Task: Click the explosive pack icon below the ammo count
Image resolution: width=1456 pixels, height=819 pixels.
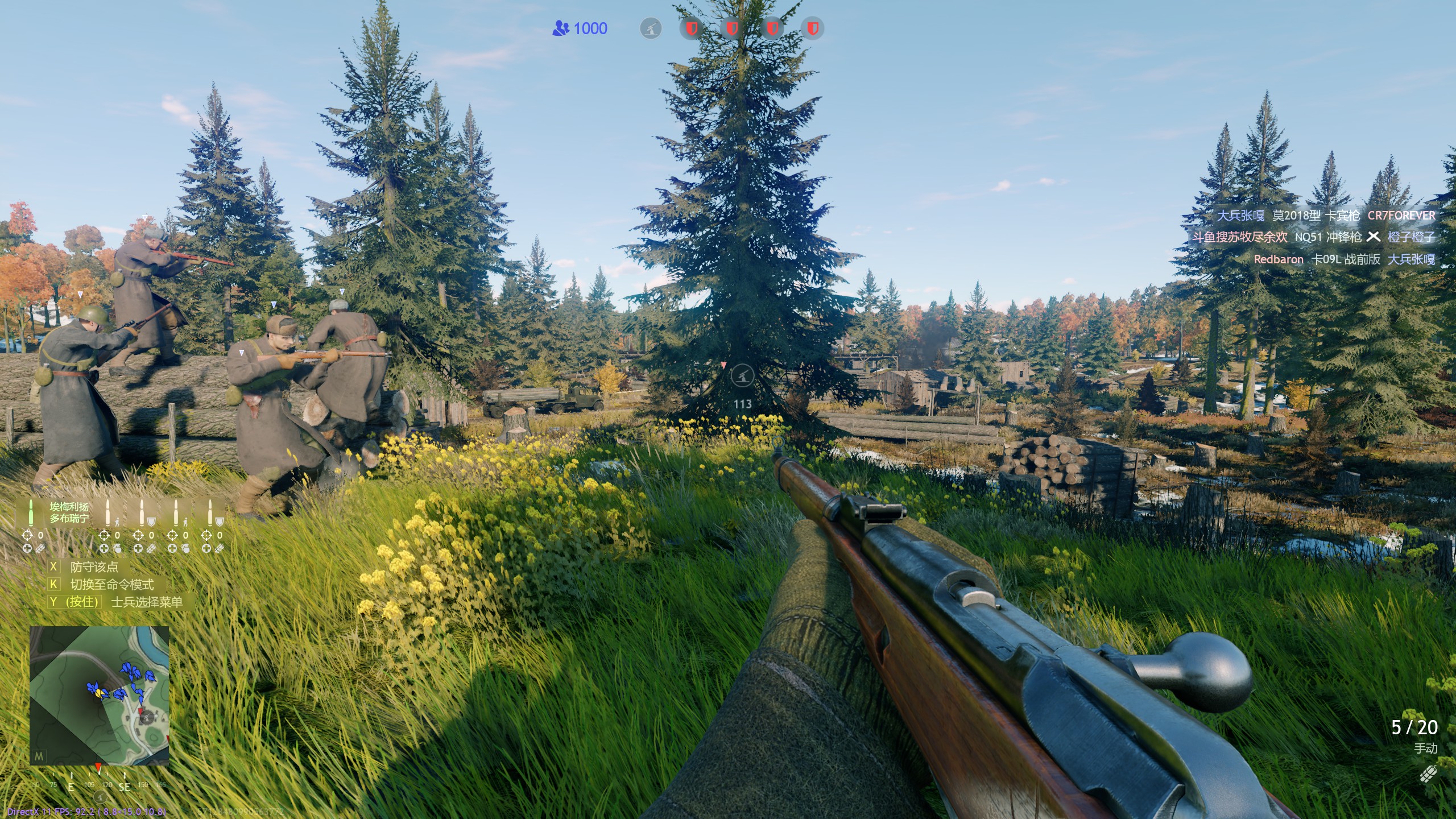Action: point(1428,775)
